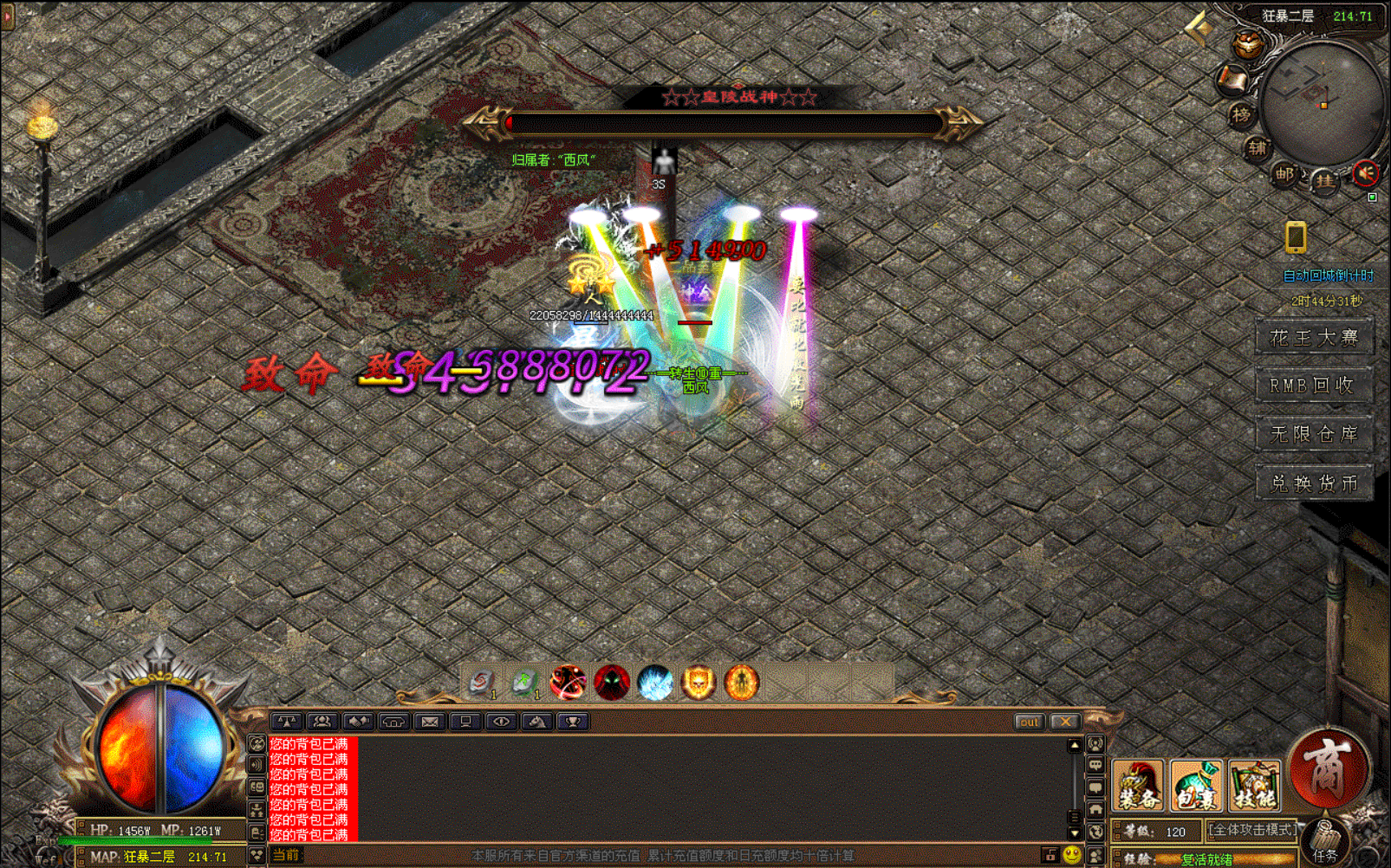
Task: Toggle the muted sound speaker icon
Action: pos(1365,174)
